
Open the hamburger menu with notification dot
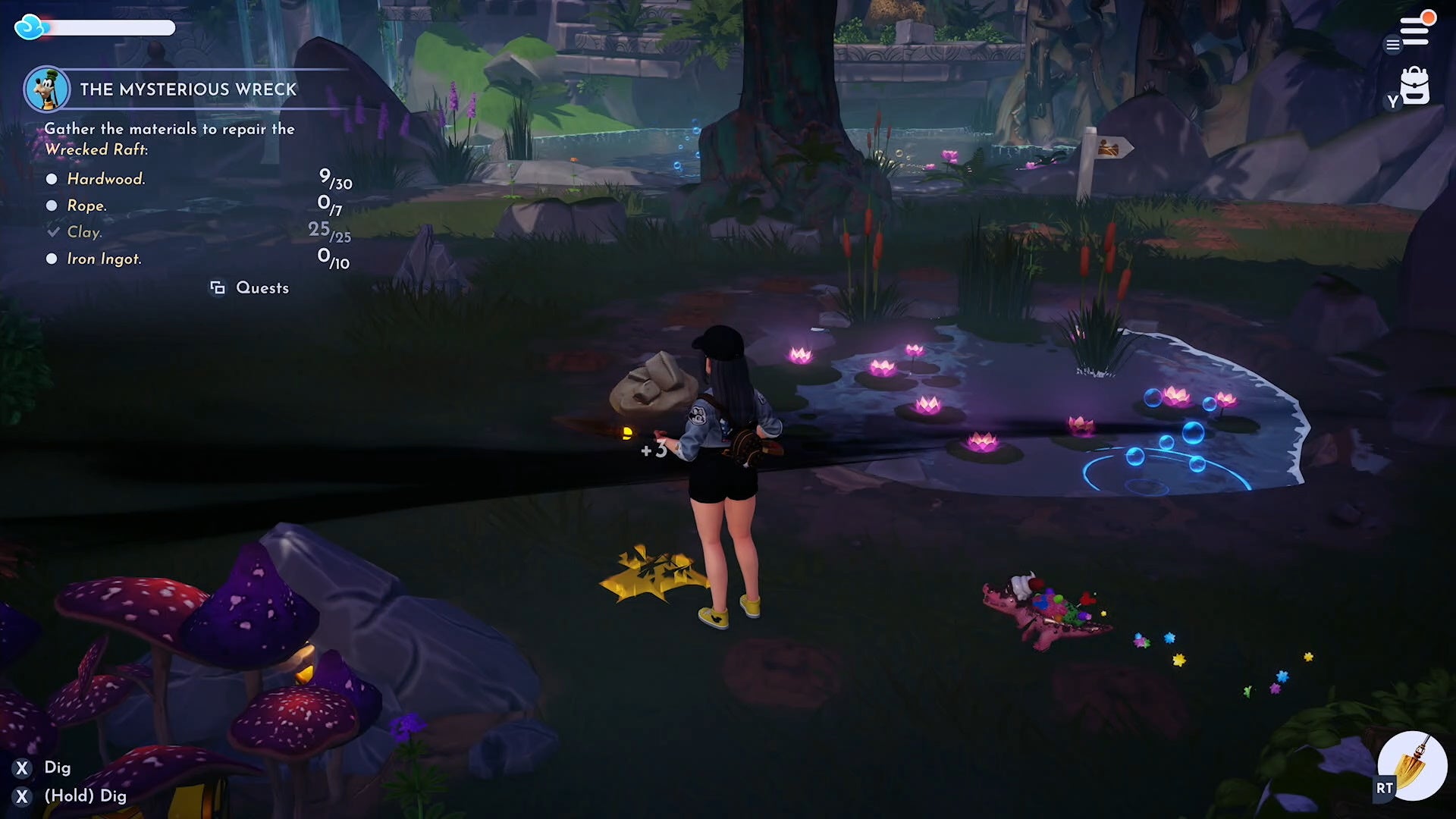(1414, 31)
